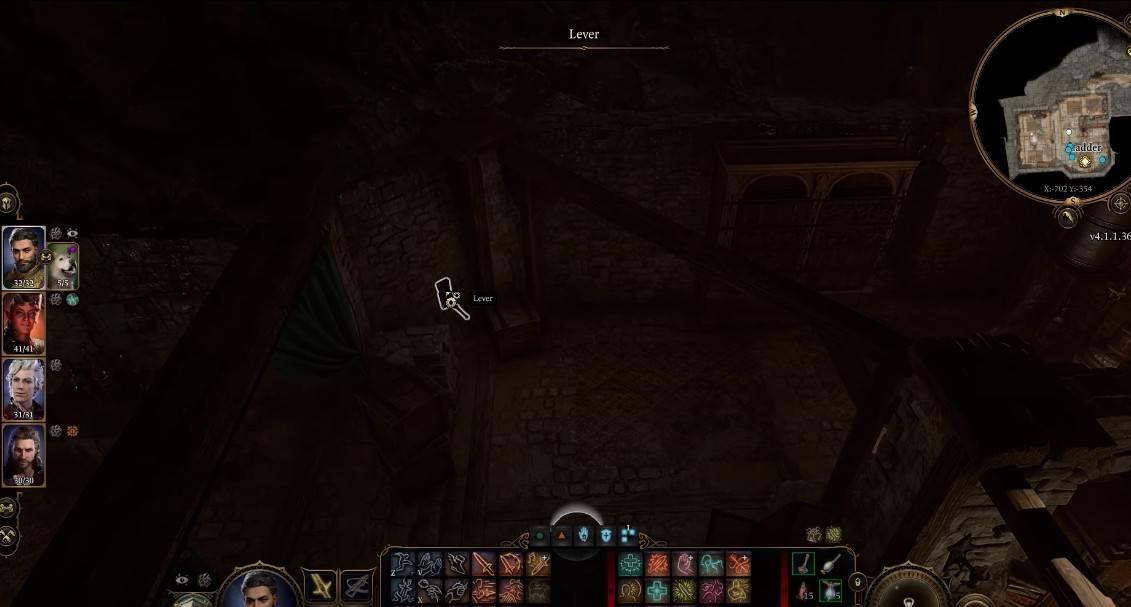Open the blue shield hotbar filter
Viewport: 1131px width, 607px height.
[606, 535]
